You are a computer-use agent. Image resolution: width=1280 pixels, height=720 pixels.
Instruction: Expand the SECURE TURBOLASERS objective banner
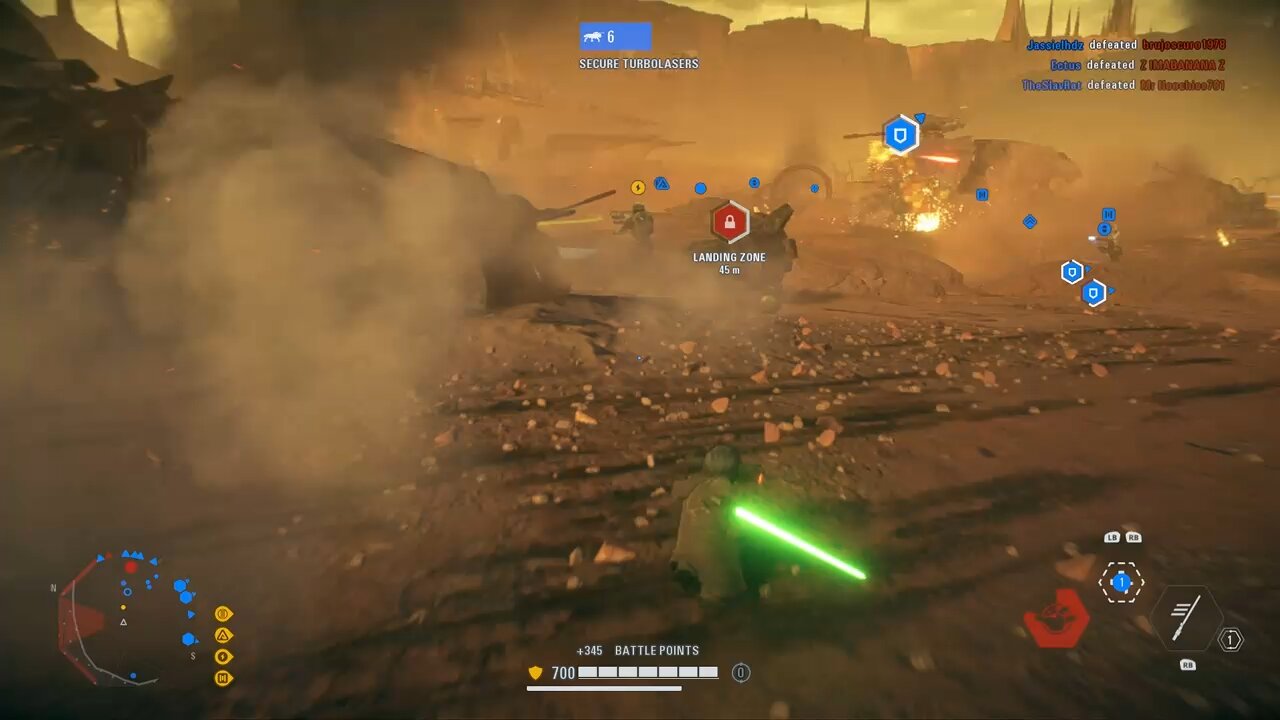pos(637,63)
